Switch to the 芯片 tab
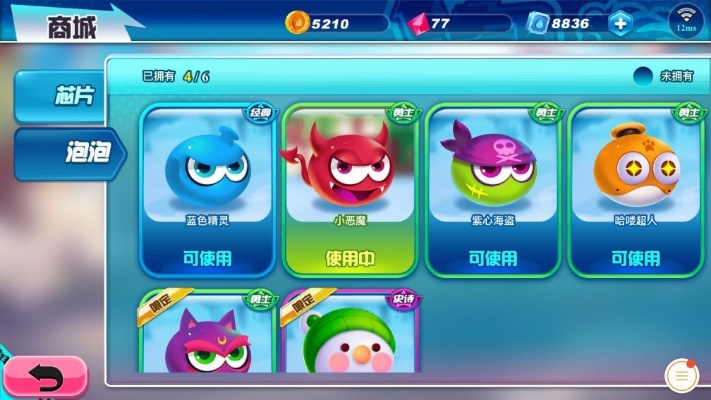This screenshot has width=711, height=400. tap(66, 96)
